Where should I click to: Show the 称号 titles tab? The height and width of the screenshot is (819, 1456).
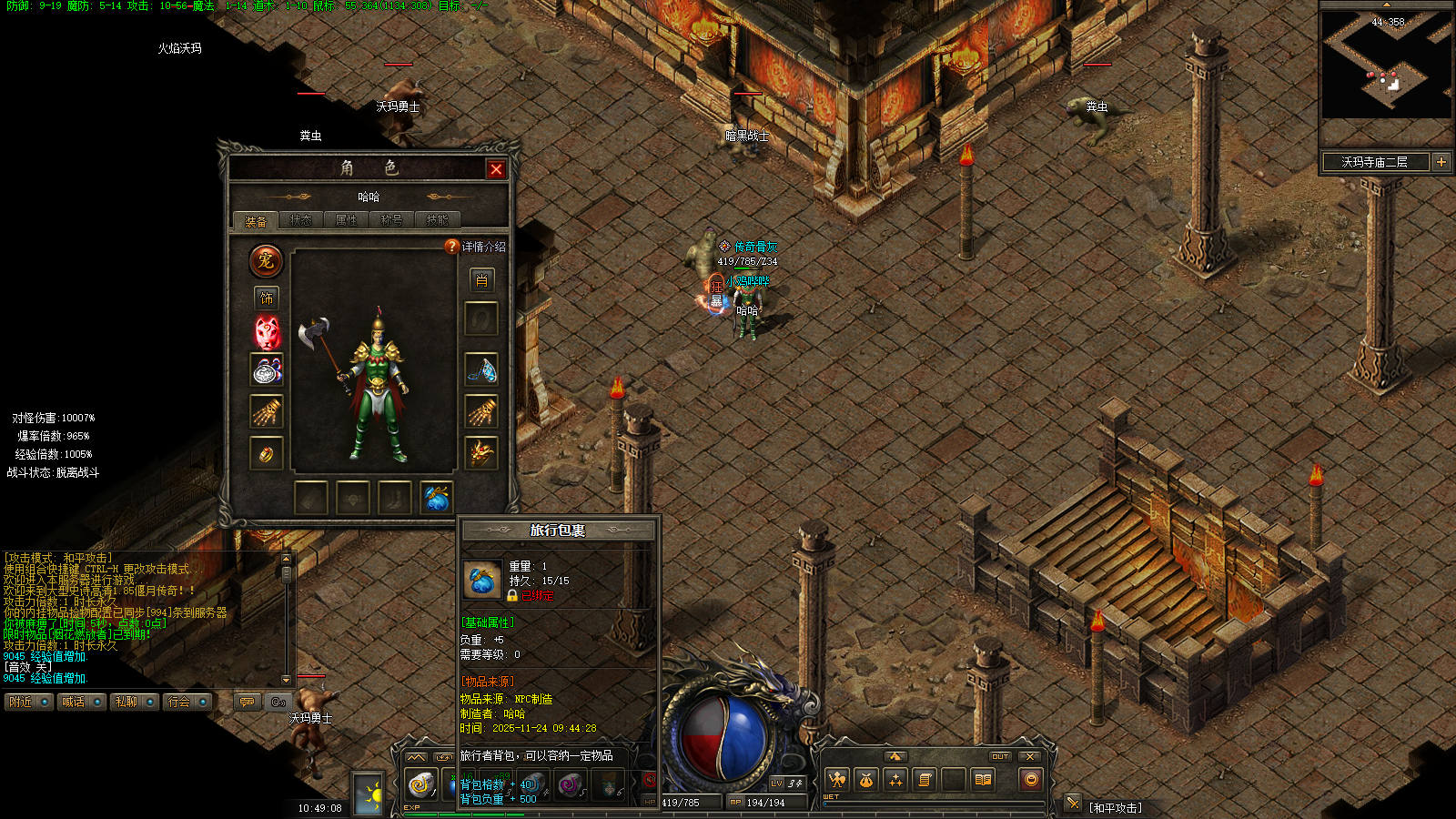pyautogui.click(x=391, y=220)
